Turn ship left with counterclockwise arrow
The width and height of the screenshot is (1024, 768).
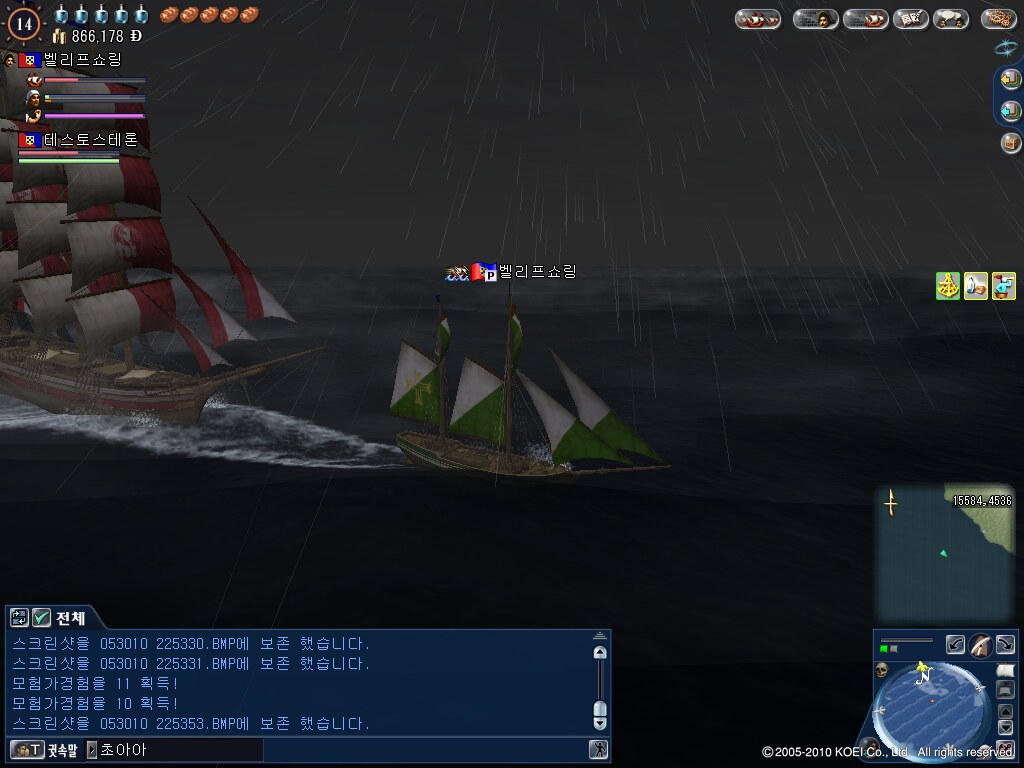956,645
